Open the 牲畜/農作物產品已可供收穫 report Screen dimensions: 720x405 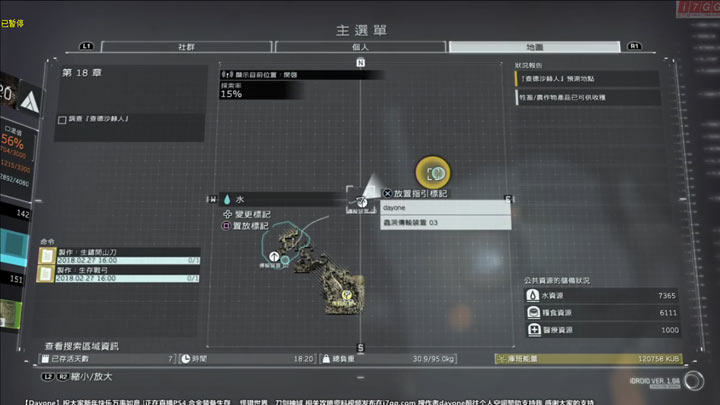pos(587,98)
